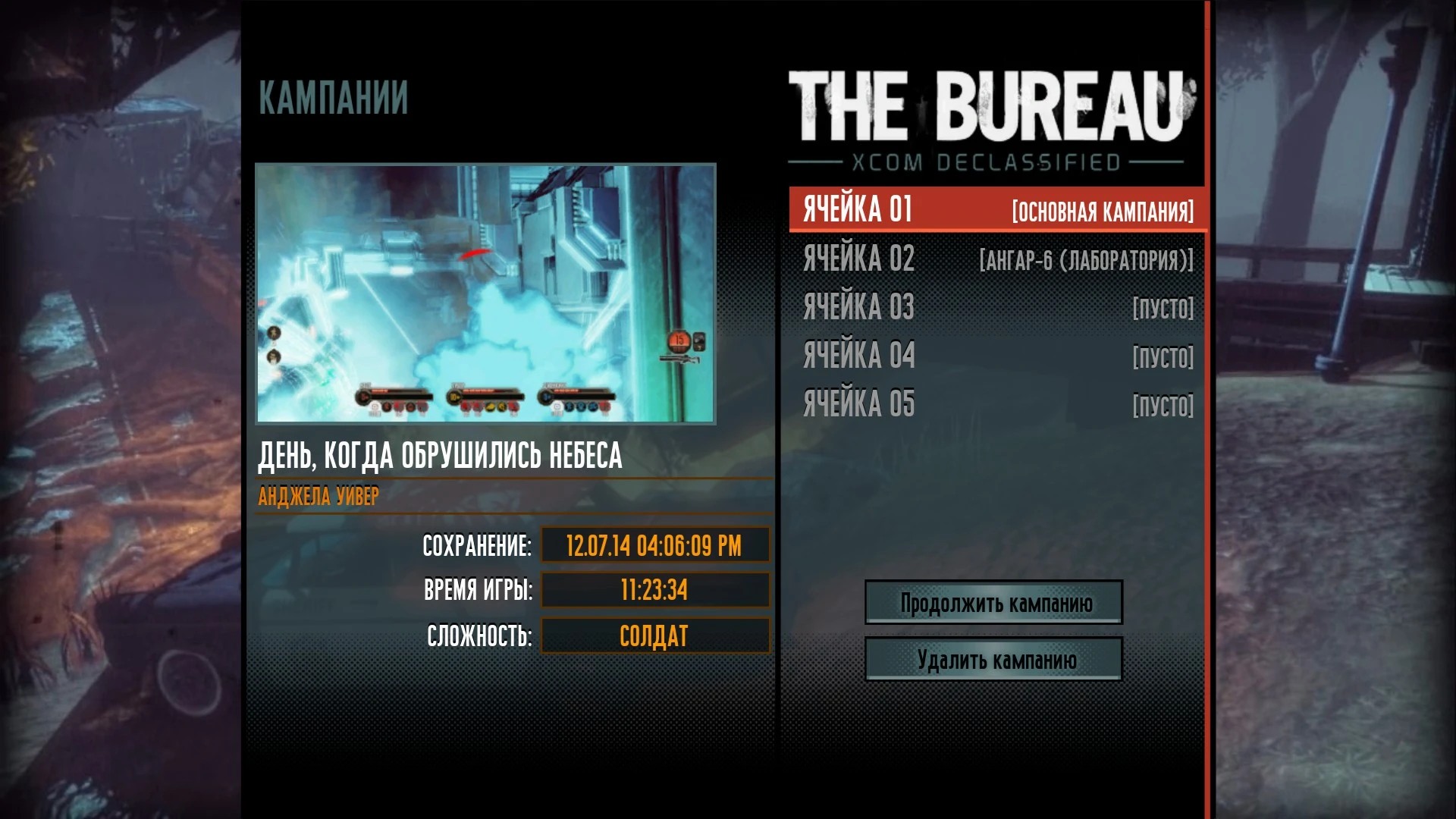Image resolution: width=1456 pixels, height=819 pixels.
Task: Choose the empty slot Ячейка 03
Action: coord(858,308)
